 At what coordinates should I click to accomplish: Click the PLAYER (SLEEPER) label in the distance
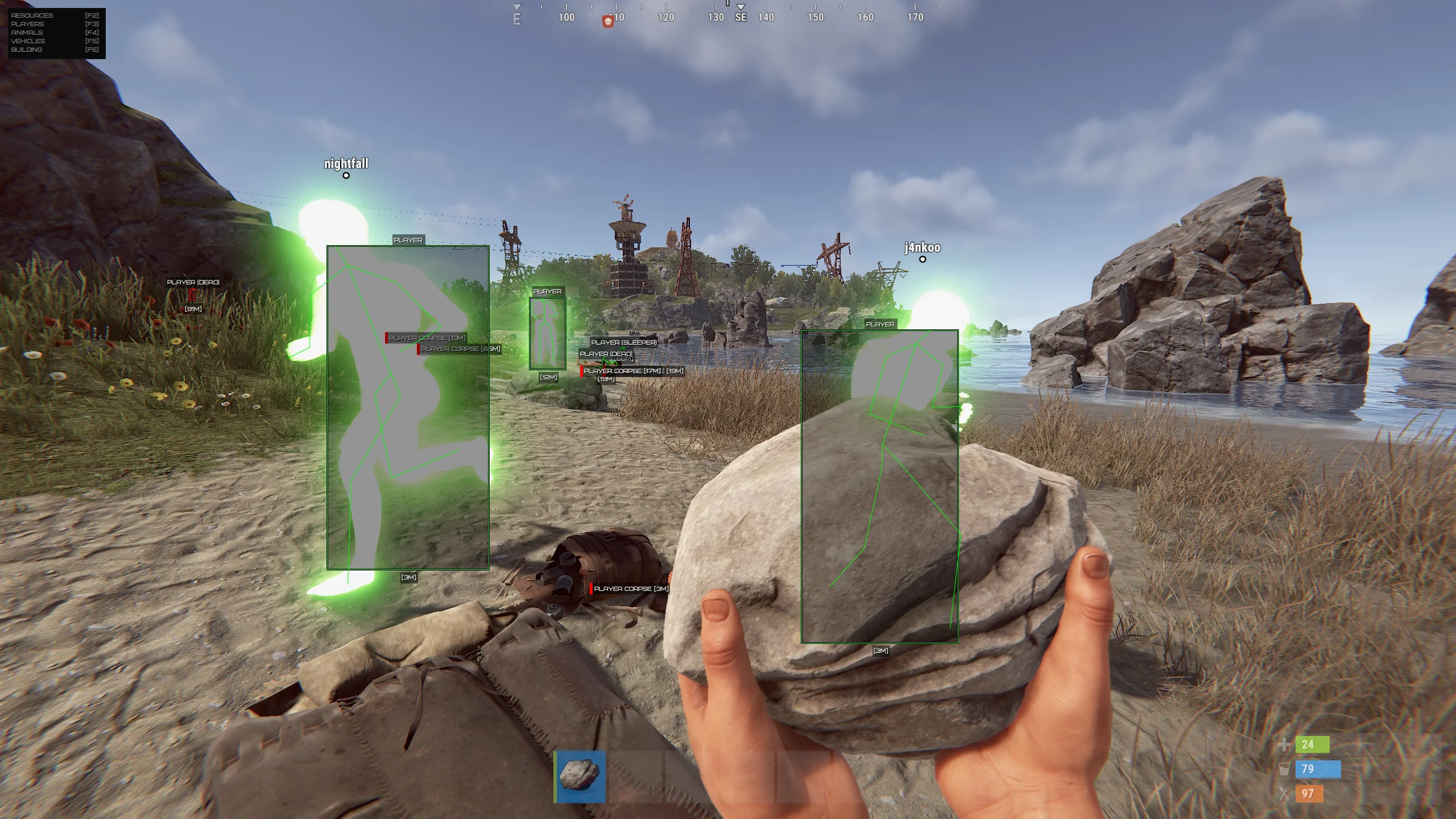(x=624, y=342)
